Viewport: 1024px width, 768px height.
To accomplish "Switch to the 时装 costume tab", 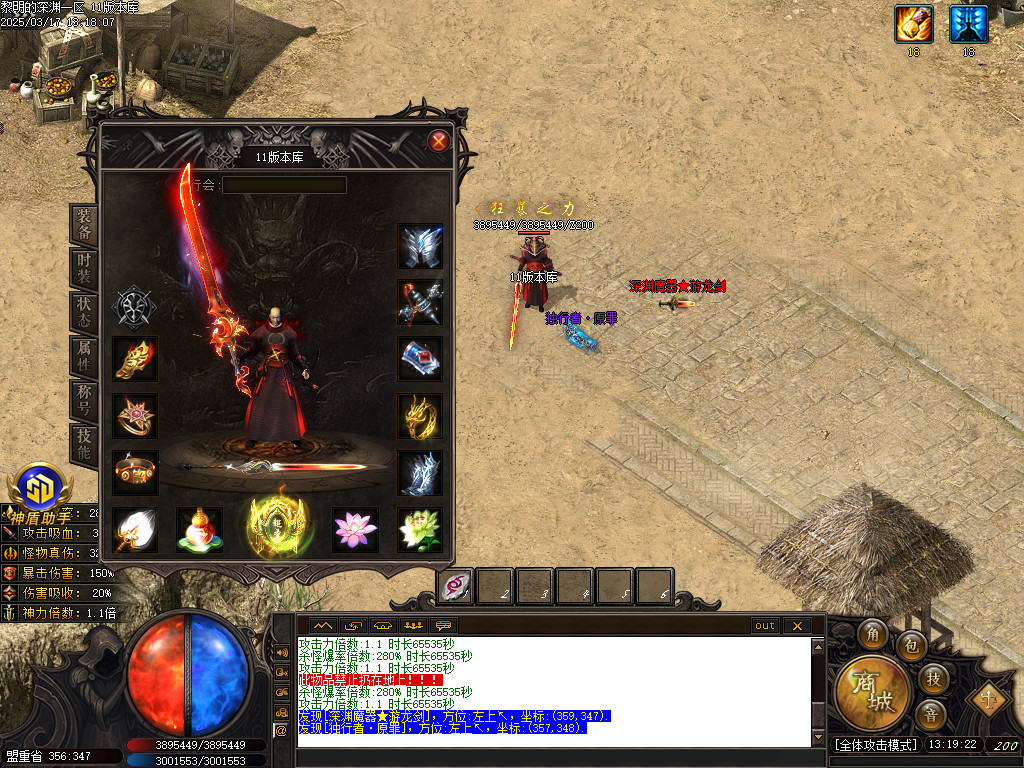I will [85, 269].
